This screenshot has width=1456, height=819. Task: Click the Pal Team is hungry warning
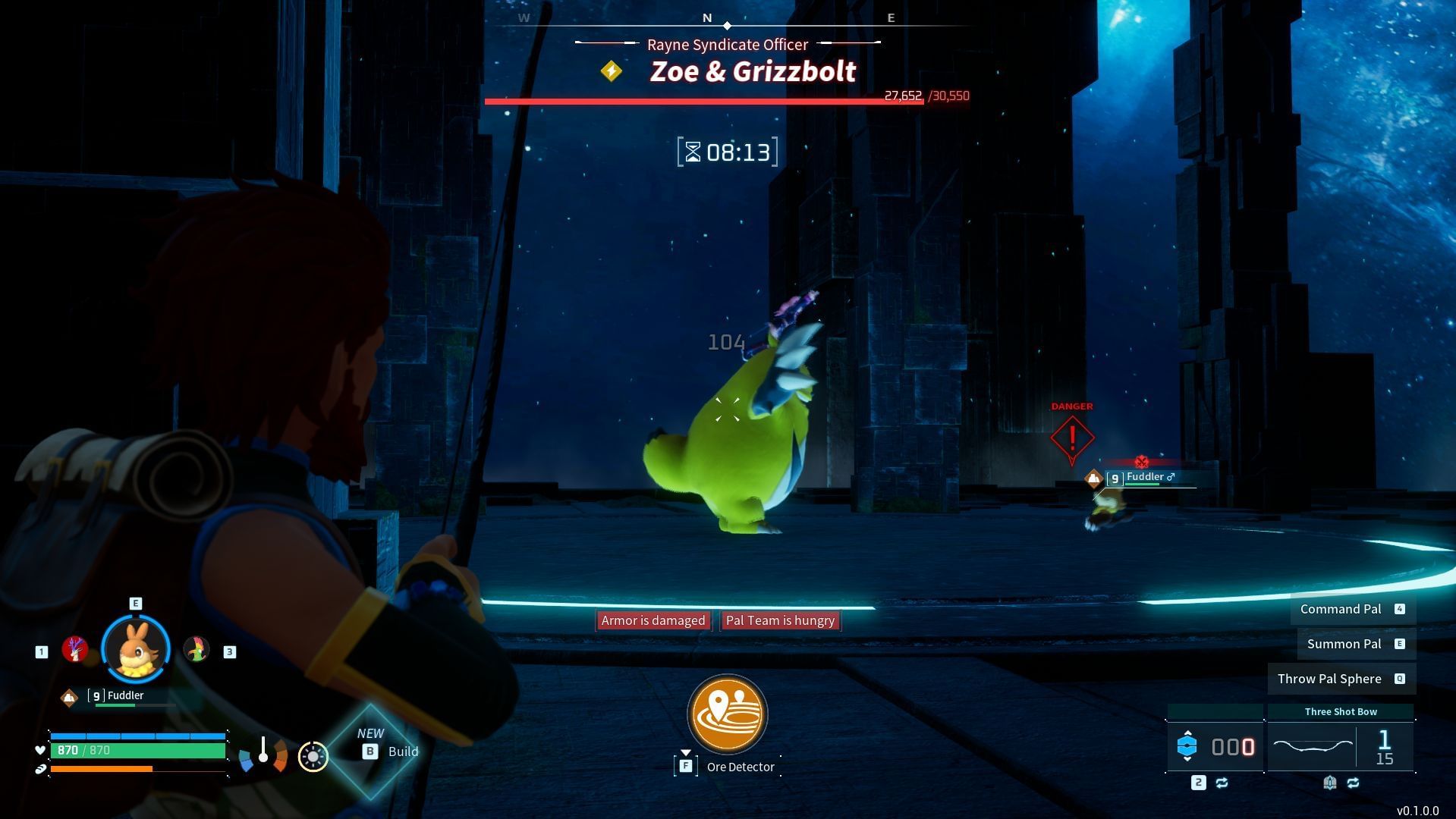coord(780,620)
